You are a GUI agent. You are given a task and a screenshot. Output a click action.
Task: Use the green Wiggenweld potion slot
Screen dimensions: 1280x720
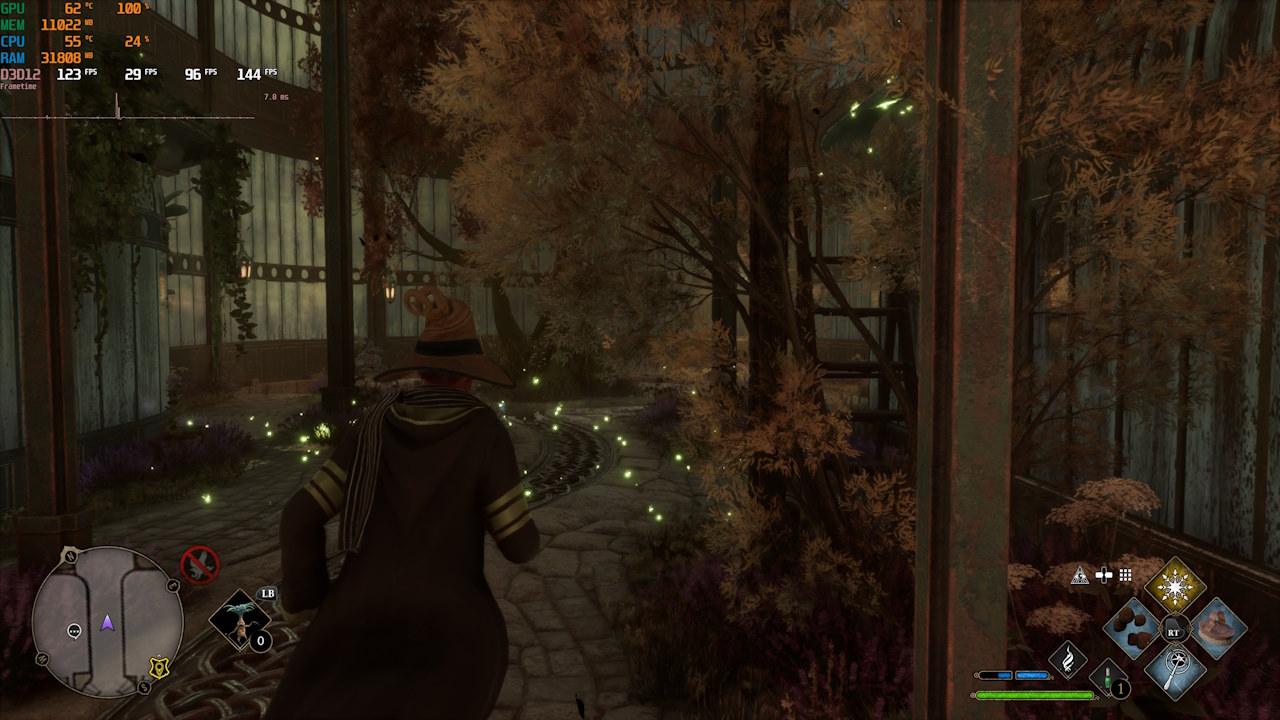point(1108,679)
